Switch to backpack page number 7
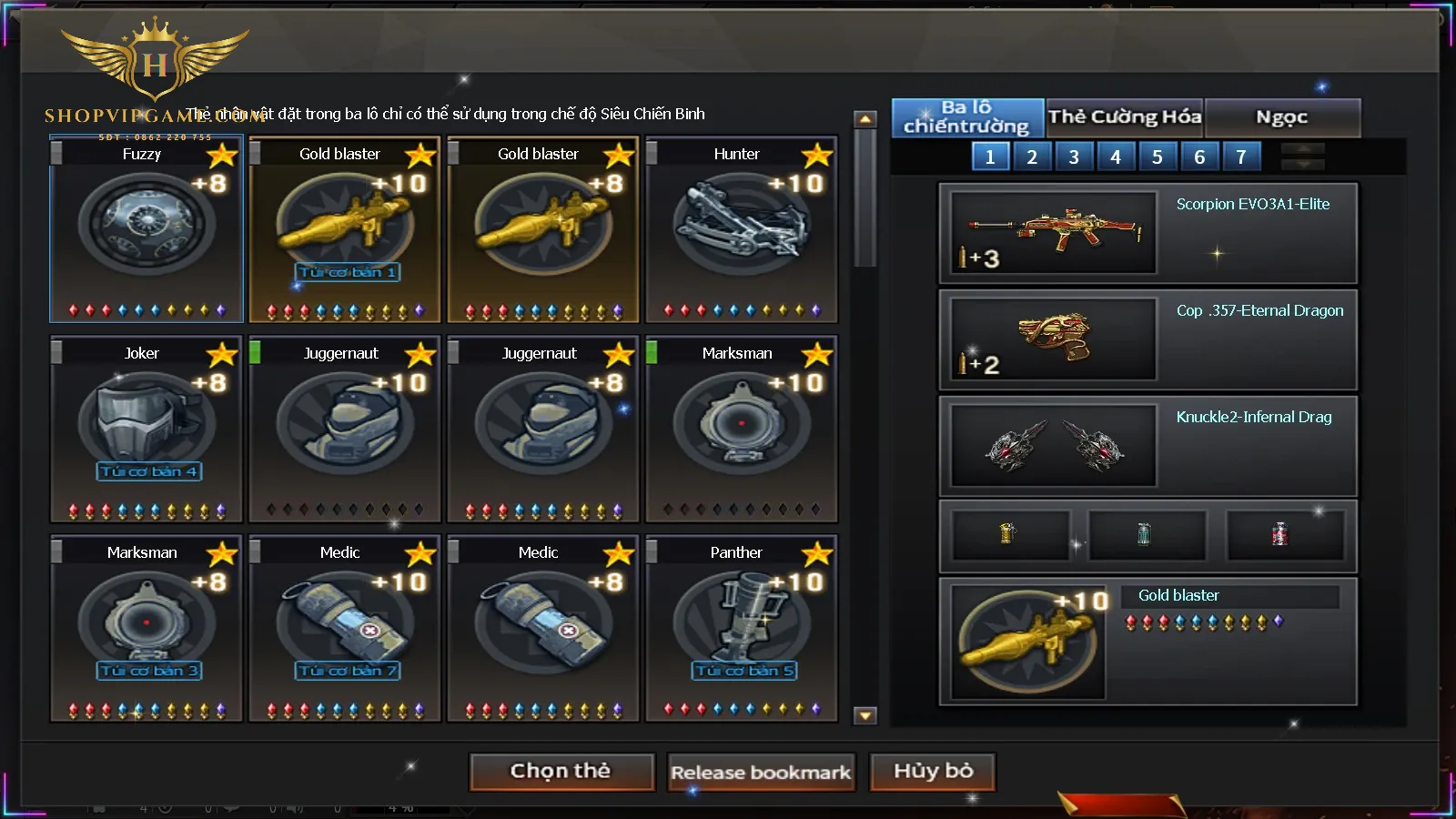 tap(1240, 157)
